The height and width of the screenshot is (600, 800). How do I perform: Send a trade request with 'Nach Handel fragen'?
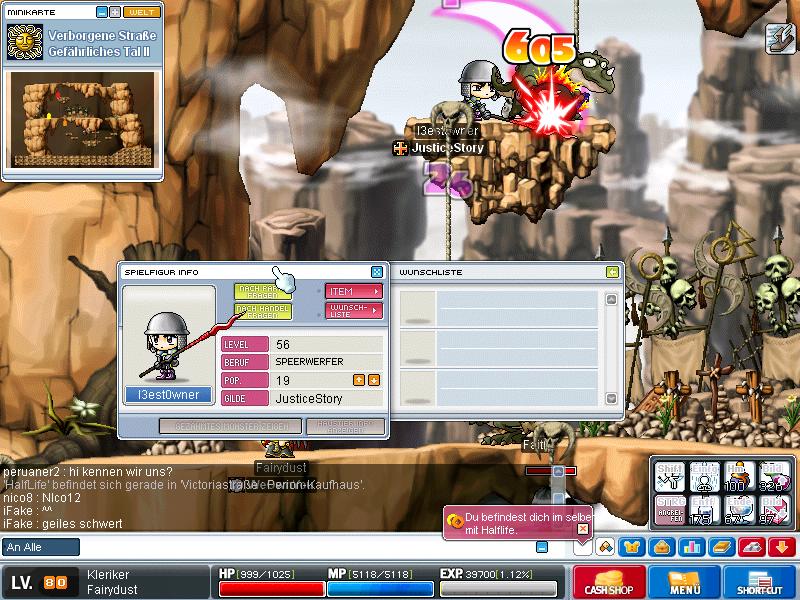(263, 311)
